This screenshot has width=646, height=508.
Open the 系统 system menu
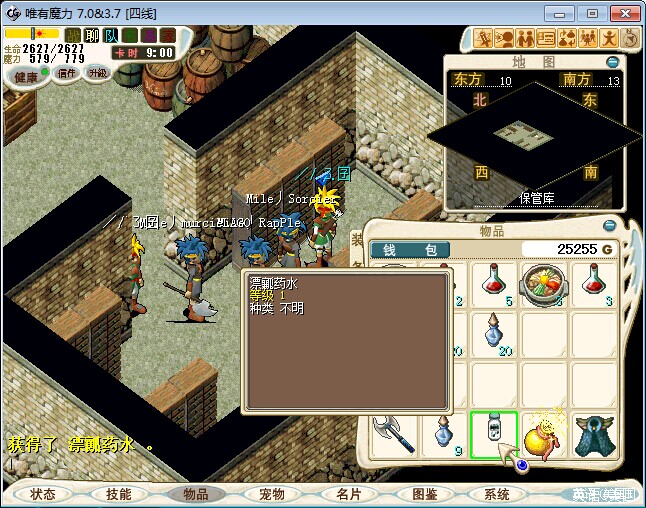(x=497, y=494)
